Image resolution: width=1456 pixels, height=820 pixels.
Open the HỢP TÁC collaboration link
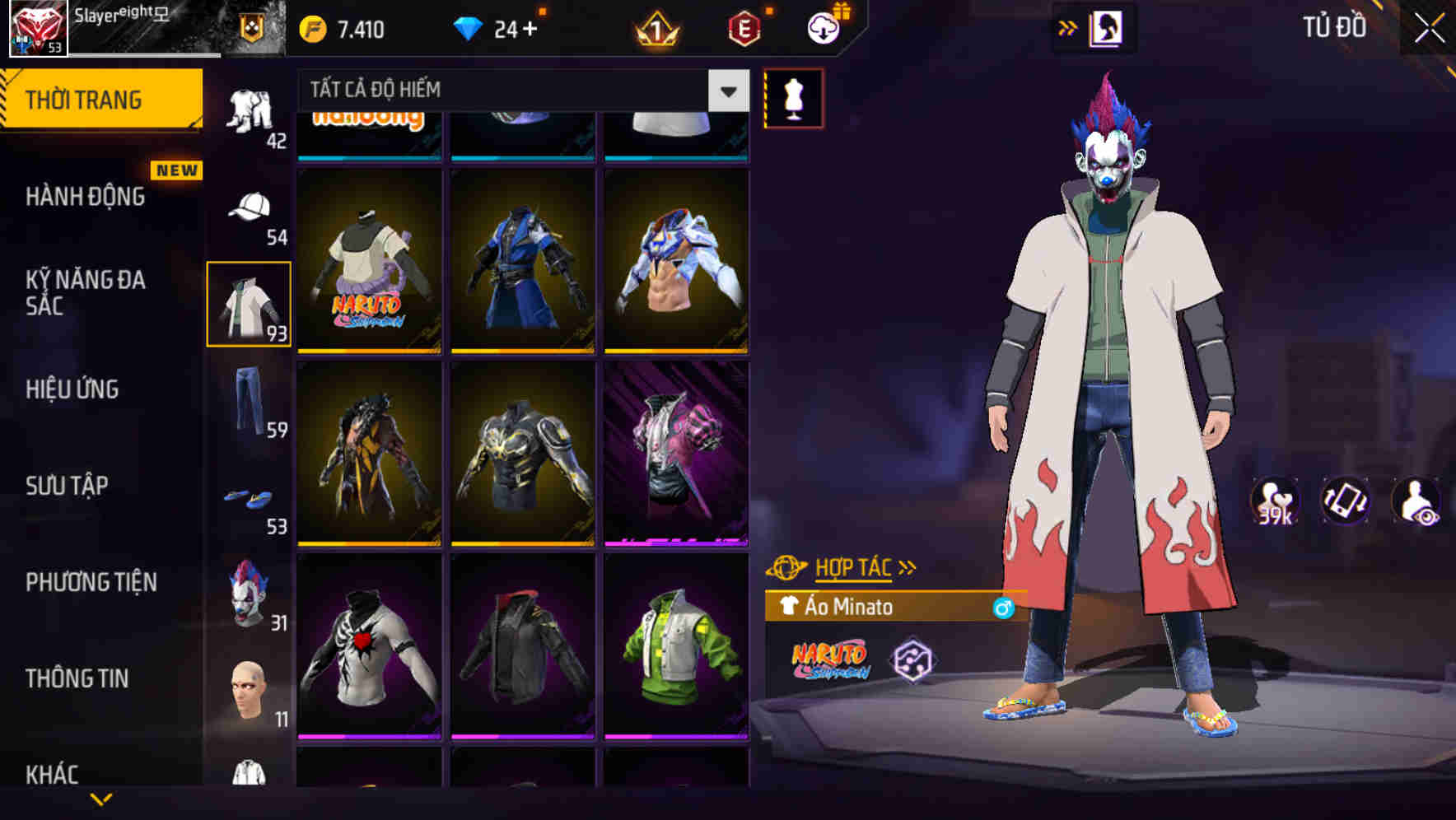(x=854, y=566)
